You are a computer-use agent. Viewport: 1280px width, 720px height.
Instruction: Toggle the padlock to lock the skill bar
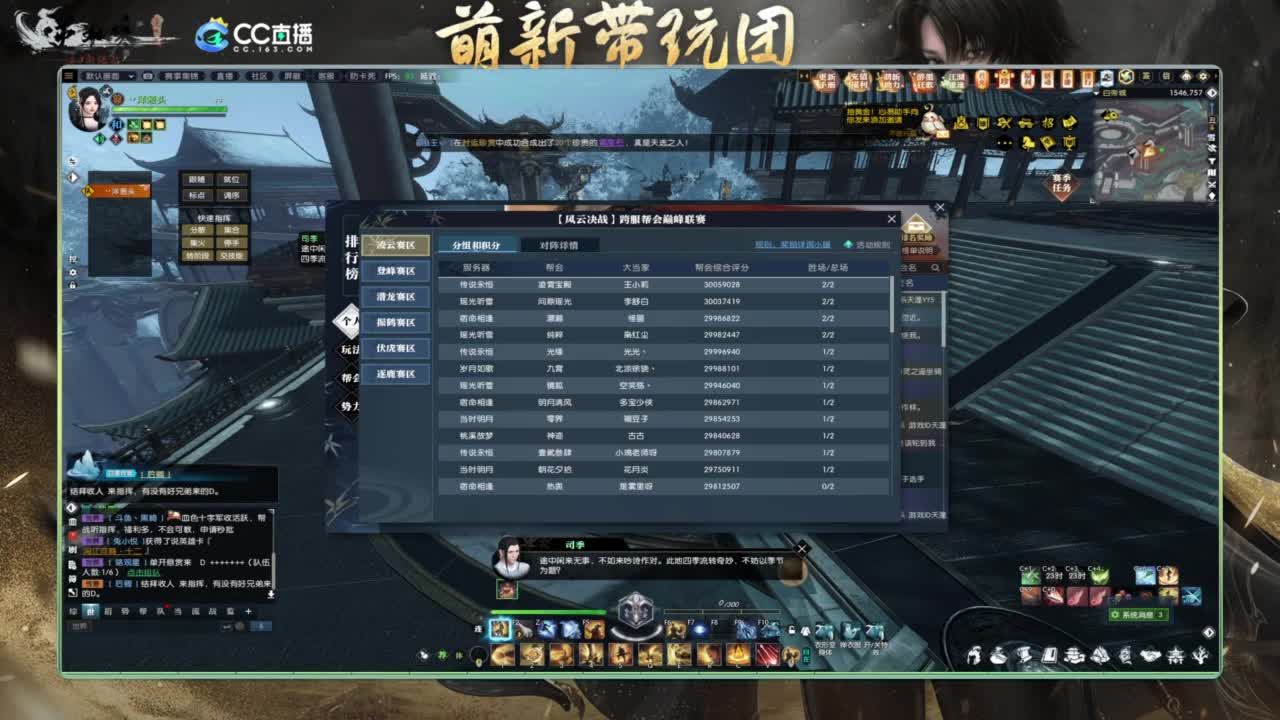[791, 632]
